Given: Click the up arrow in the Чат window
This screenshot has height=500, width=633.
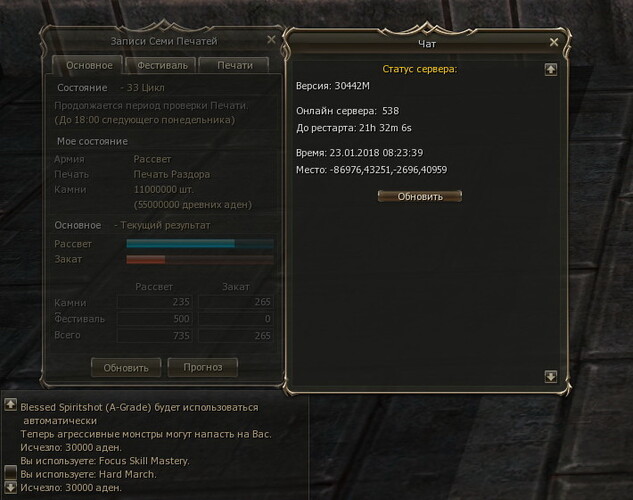Looking at the screenshot, I should 550,70.
